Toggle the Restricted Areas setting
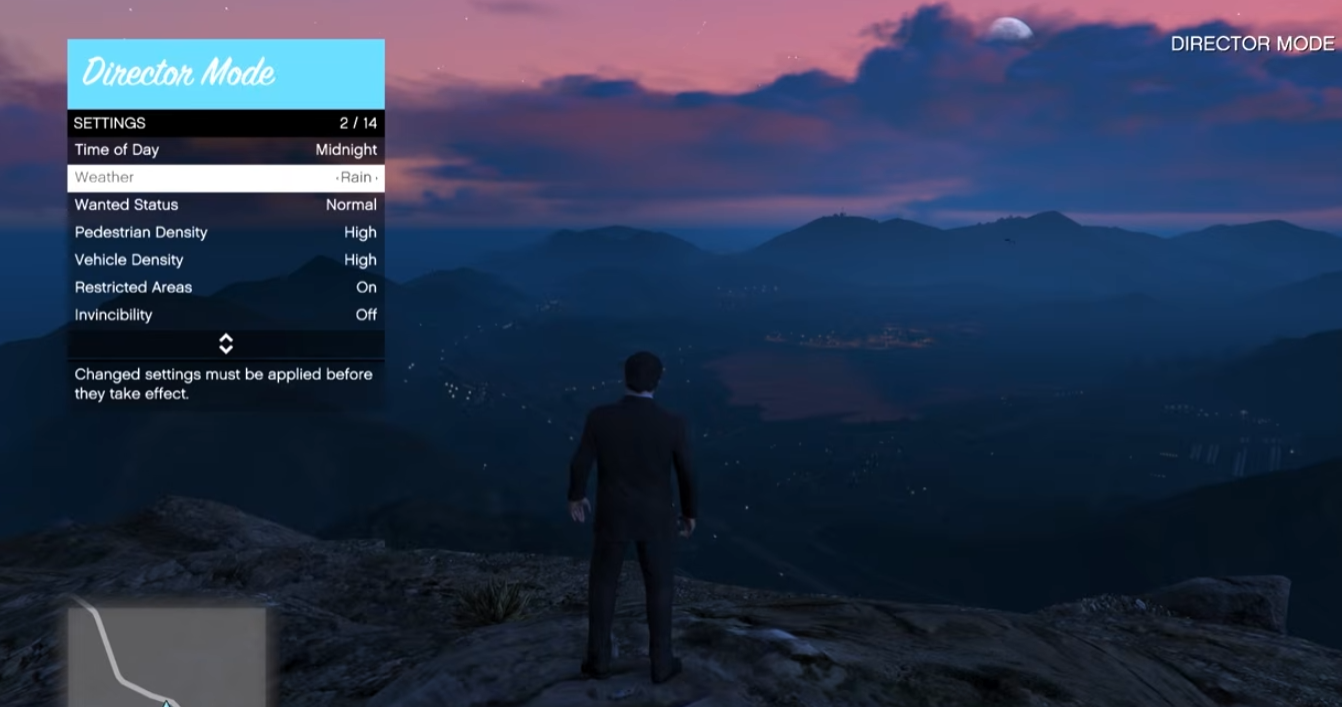Image resolution: width=1342 pixels, height=707 pixels. (225, 287)
